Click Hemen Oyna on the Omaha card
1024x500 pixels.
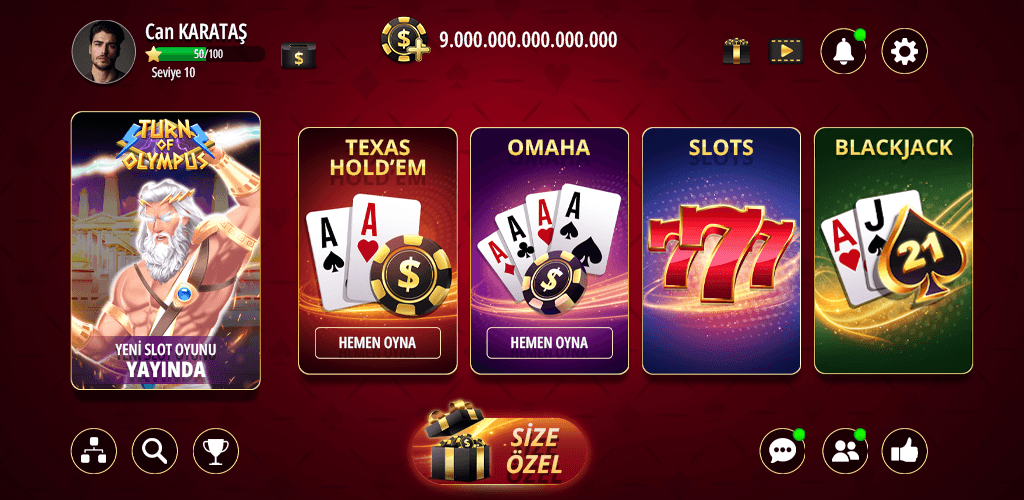point(549,343)
